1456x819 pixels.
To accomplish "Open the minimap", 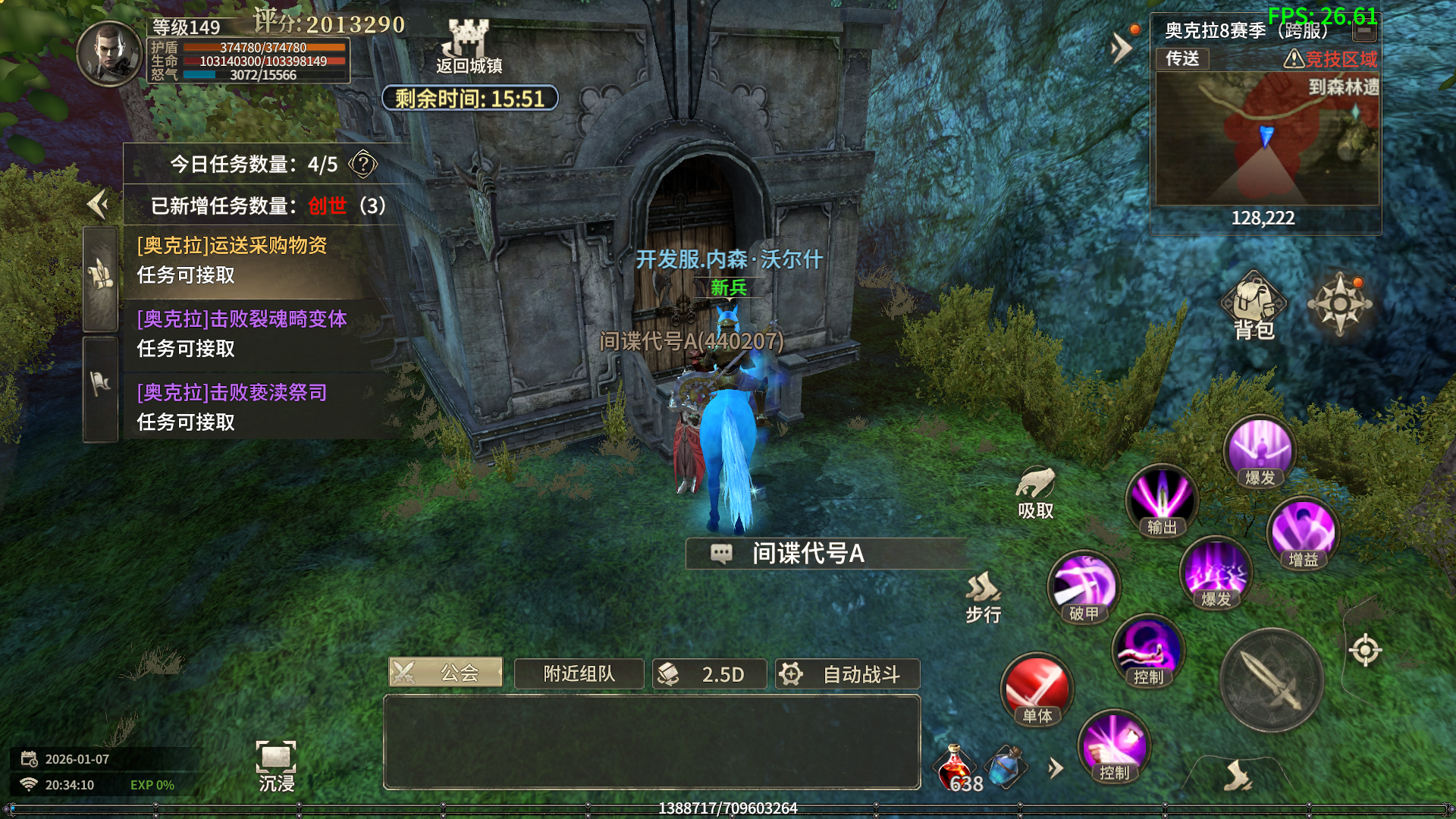I will (x=1266, y=139).
